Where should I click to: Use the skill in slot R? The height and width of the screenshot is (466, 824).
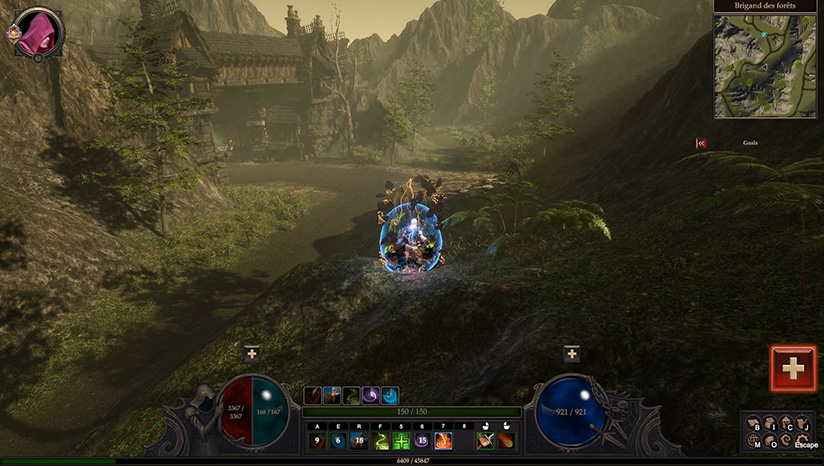coord(359,440)
